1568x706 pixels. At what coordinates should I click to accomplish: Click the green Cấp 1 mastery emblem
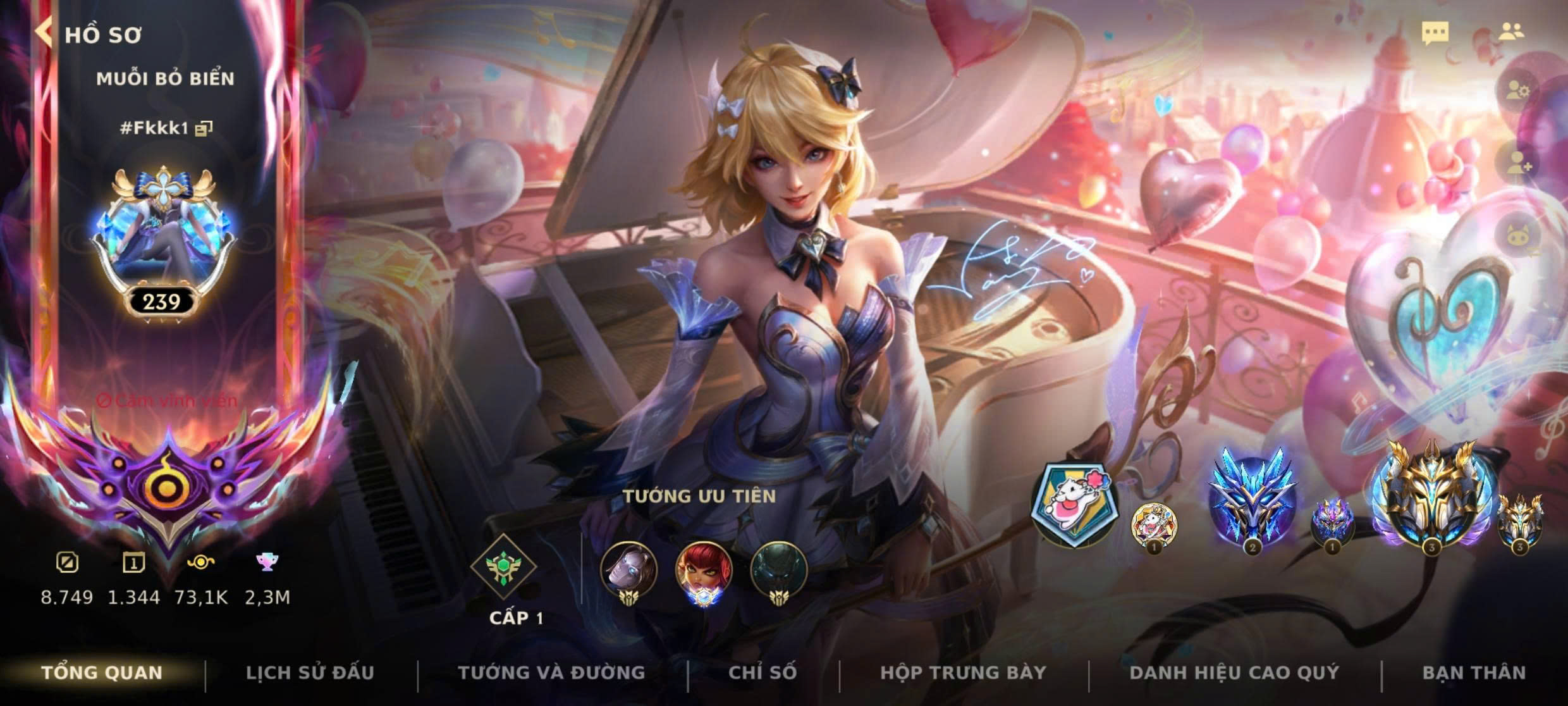tap(503, 567)
